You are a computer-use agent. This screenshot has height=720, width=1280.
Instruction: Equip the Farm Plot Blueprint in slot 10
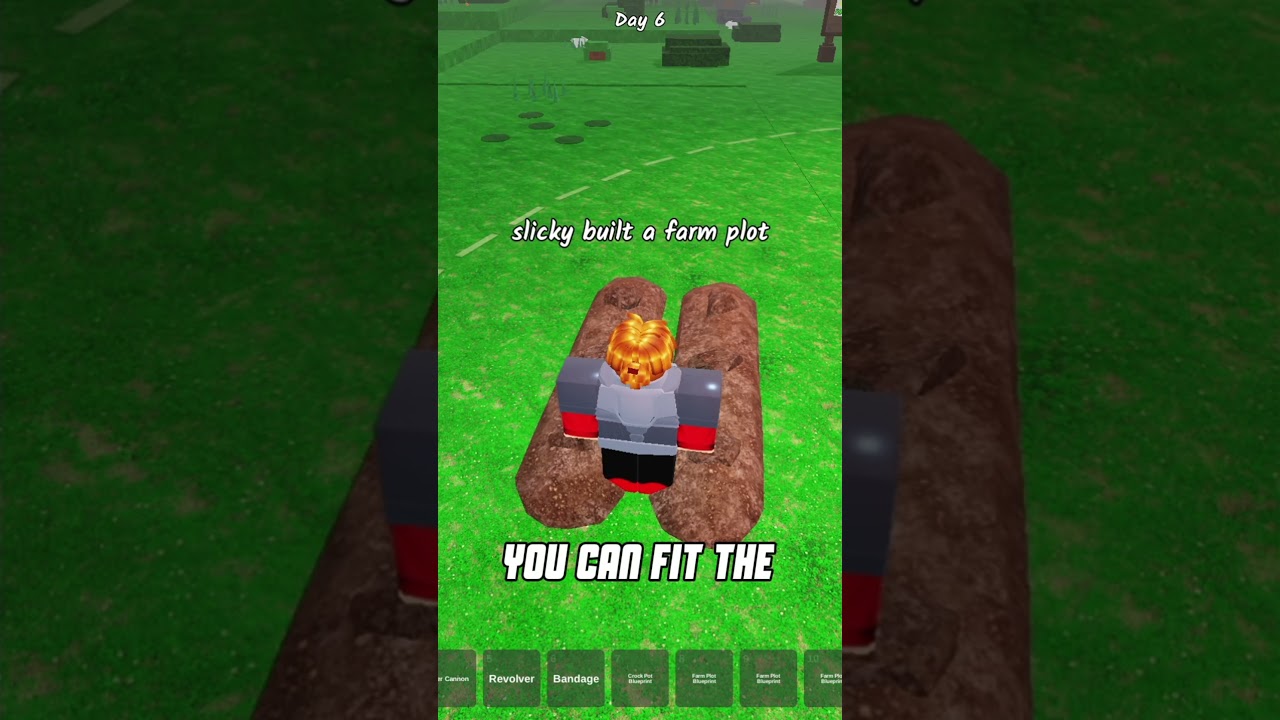(831, 678)
